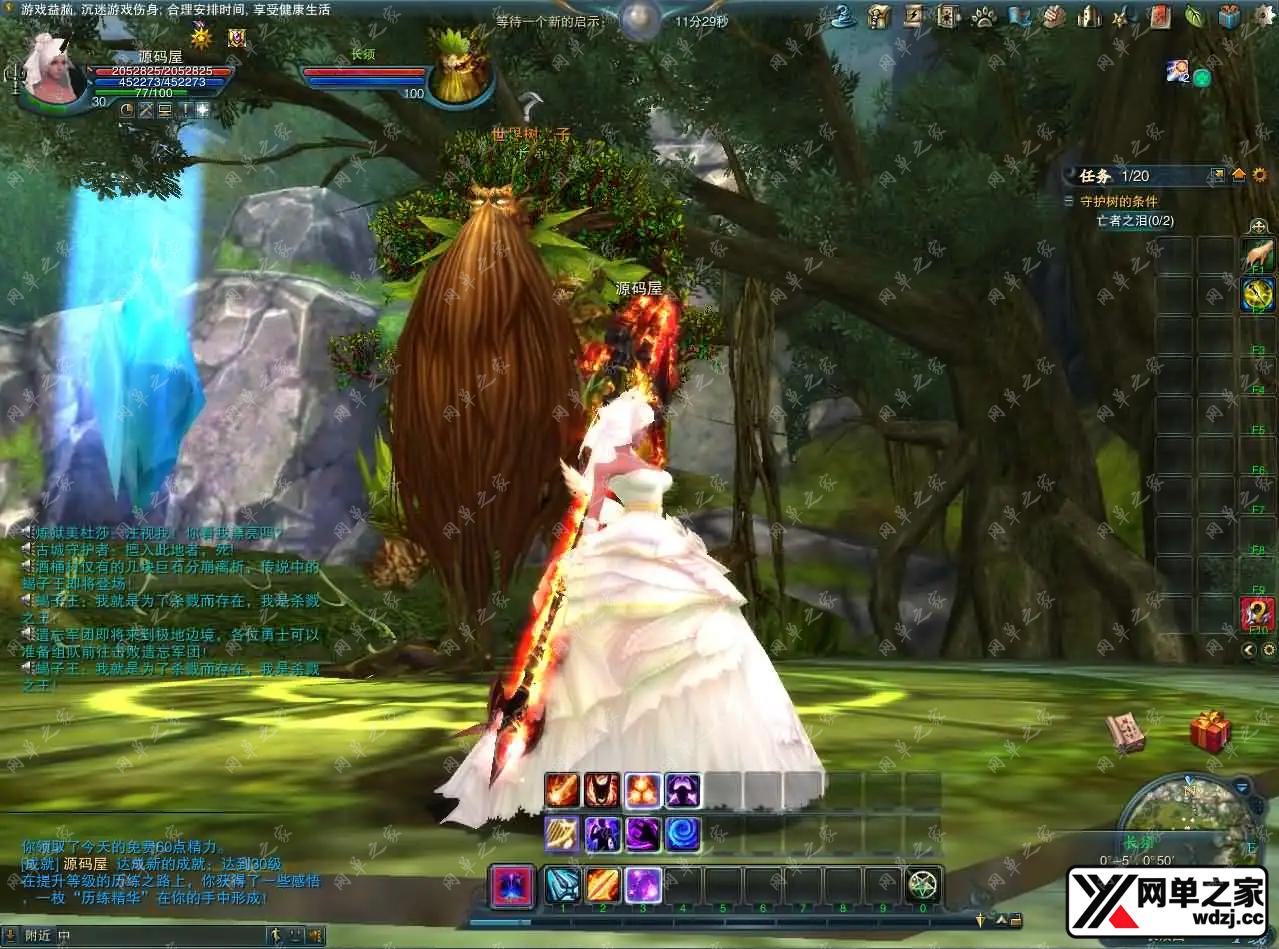Activate the blue spiral vortex skill
Image resolution: width=1279 pixels, height=949 pixels.
pos(683,834)
